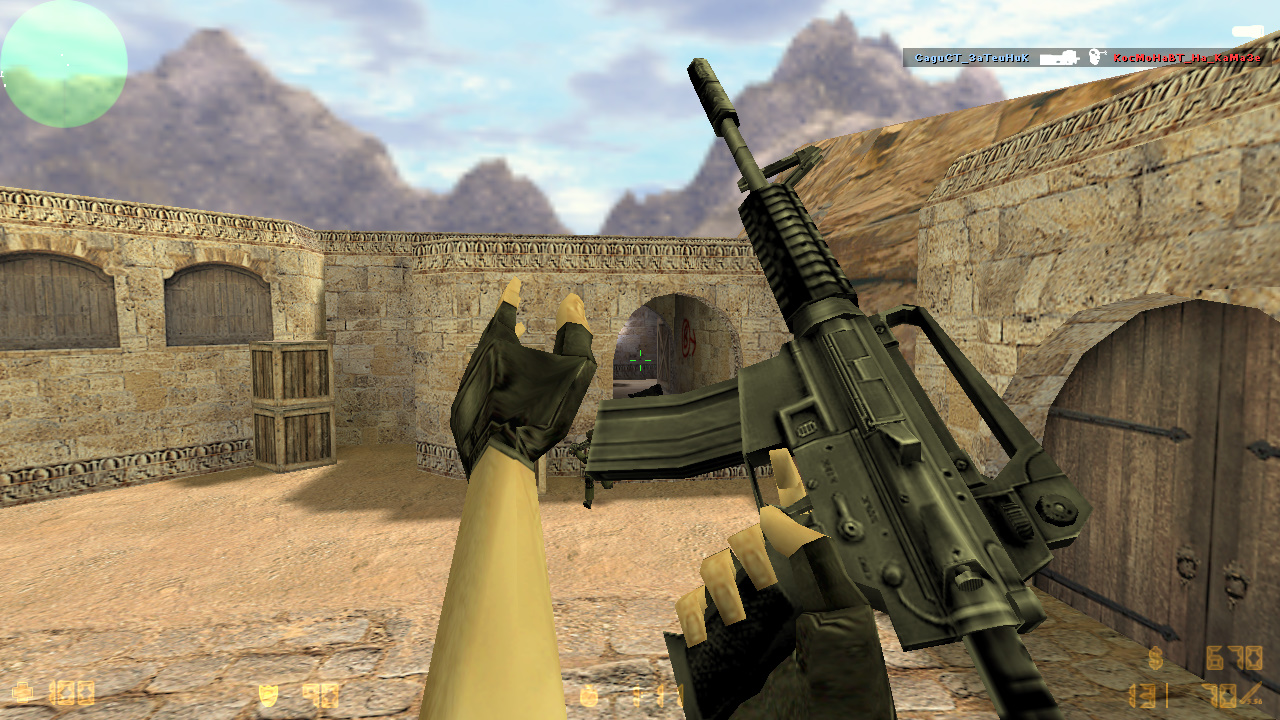Select the killer name CaguCT_3aTeuHuK

tap(971, 58)
